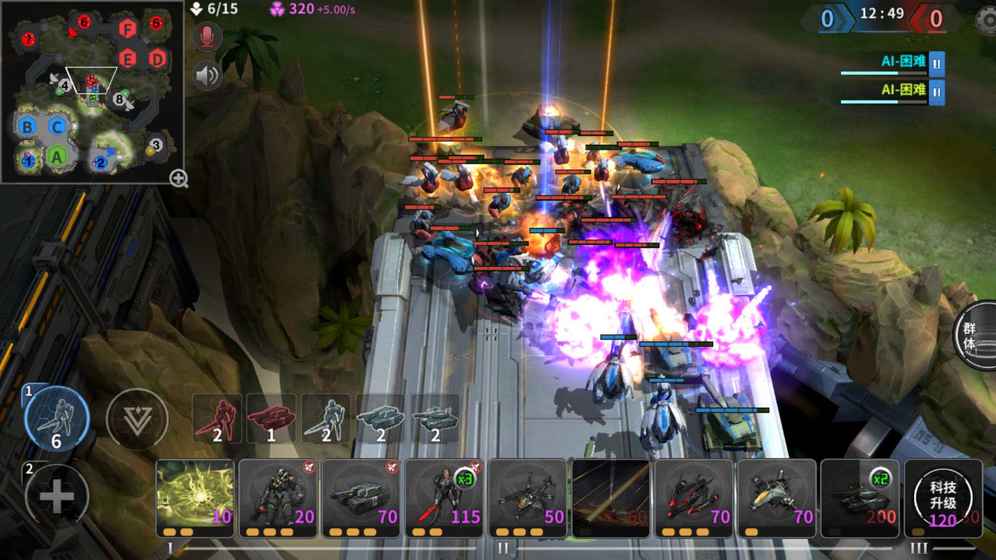Toggle the red microphone button
996x560 pixels.
tap(207, 38)
